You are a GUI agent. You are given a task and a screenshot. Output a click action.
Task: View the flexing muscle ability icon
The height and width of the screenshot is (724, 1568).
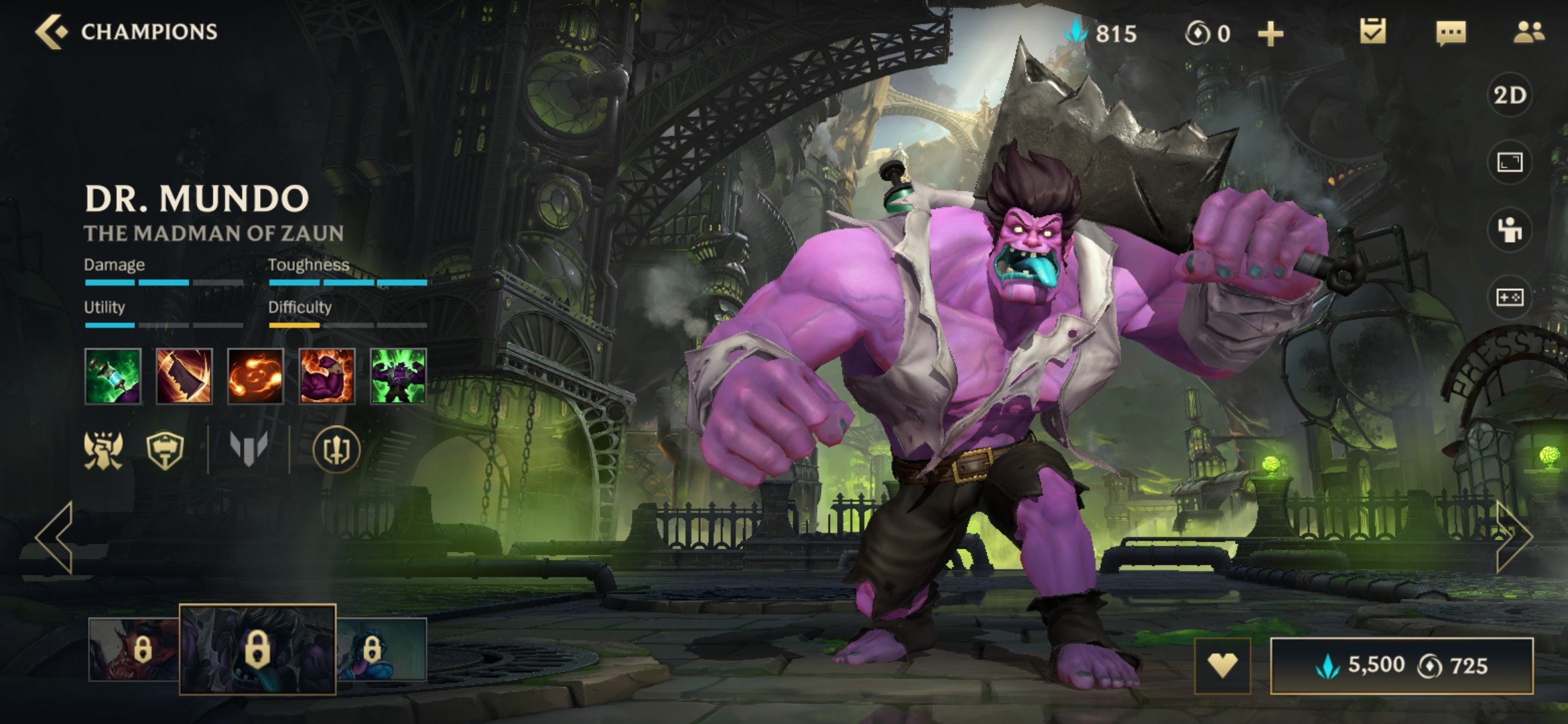coord(327,376)
